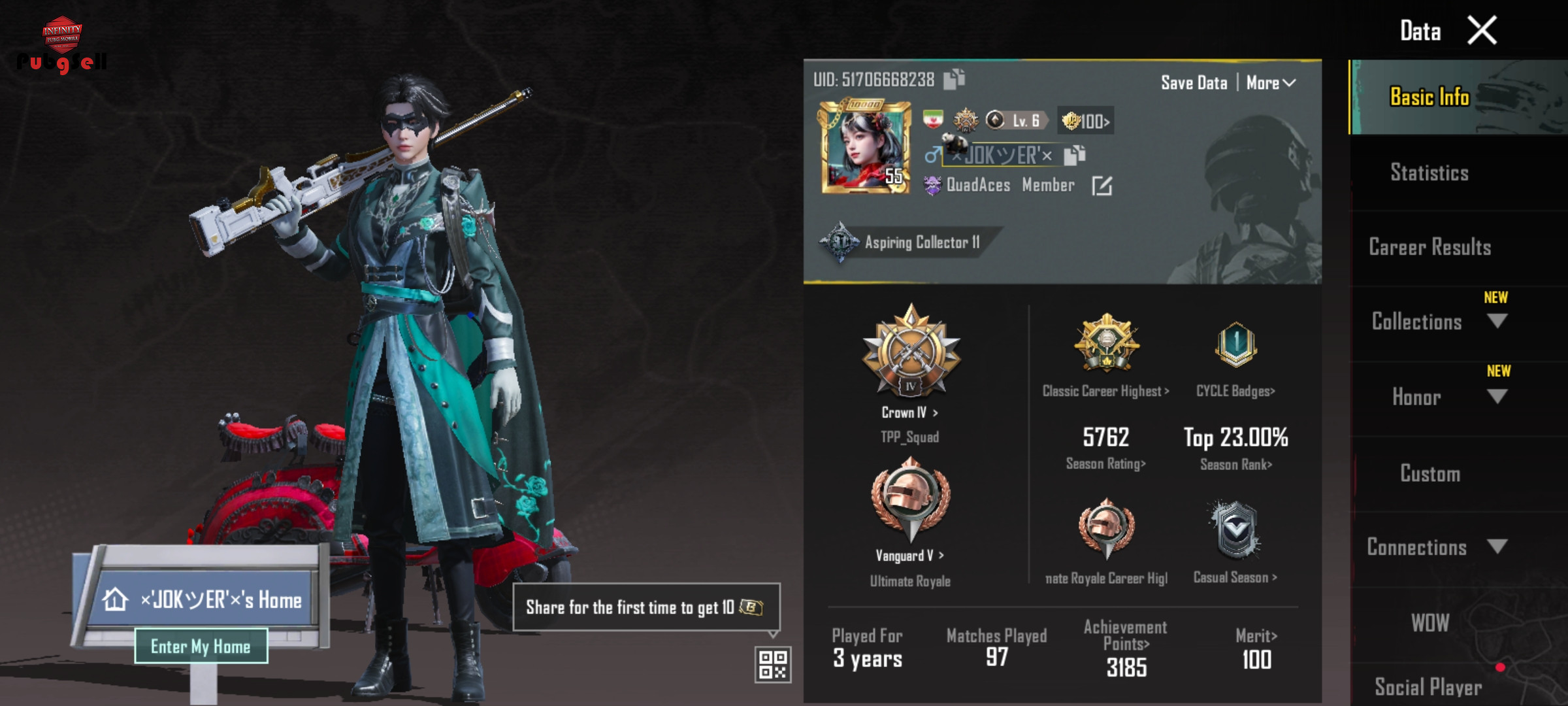This screenshot has height=706, width=1568.
Task: Open the Social Player tab
Action: pyautogui.click(x=1428, y=686)
